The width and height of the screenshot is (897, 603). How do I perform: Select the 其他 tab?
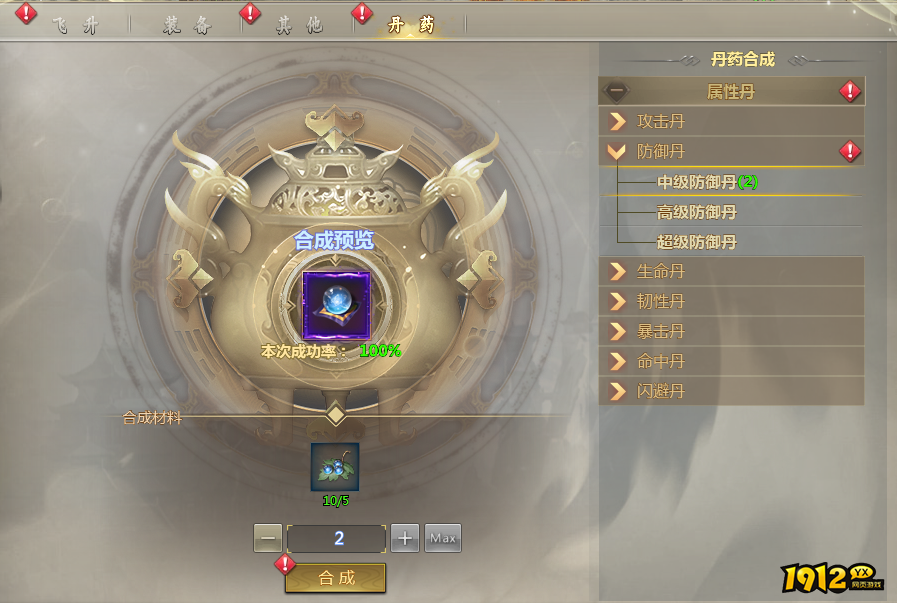299,25
